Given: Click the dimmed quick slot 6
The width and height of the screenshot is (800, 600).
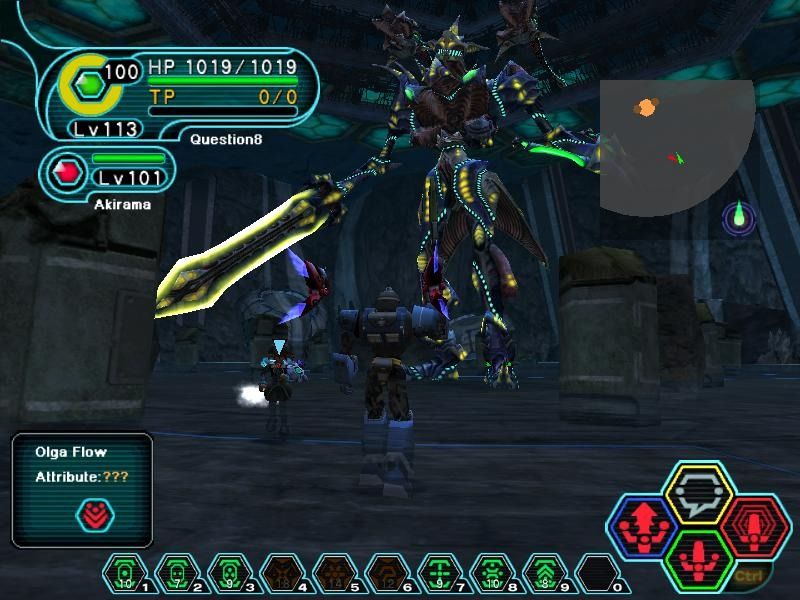Looking at the screenshot, I should [x=383, y=574].
